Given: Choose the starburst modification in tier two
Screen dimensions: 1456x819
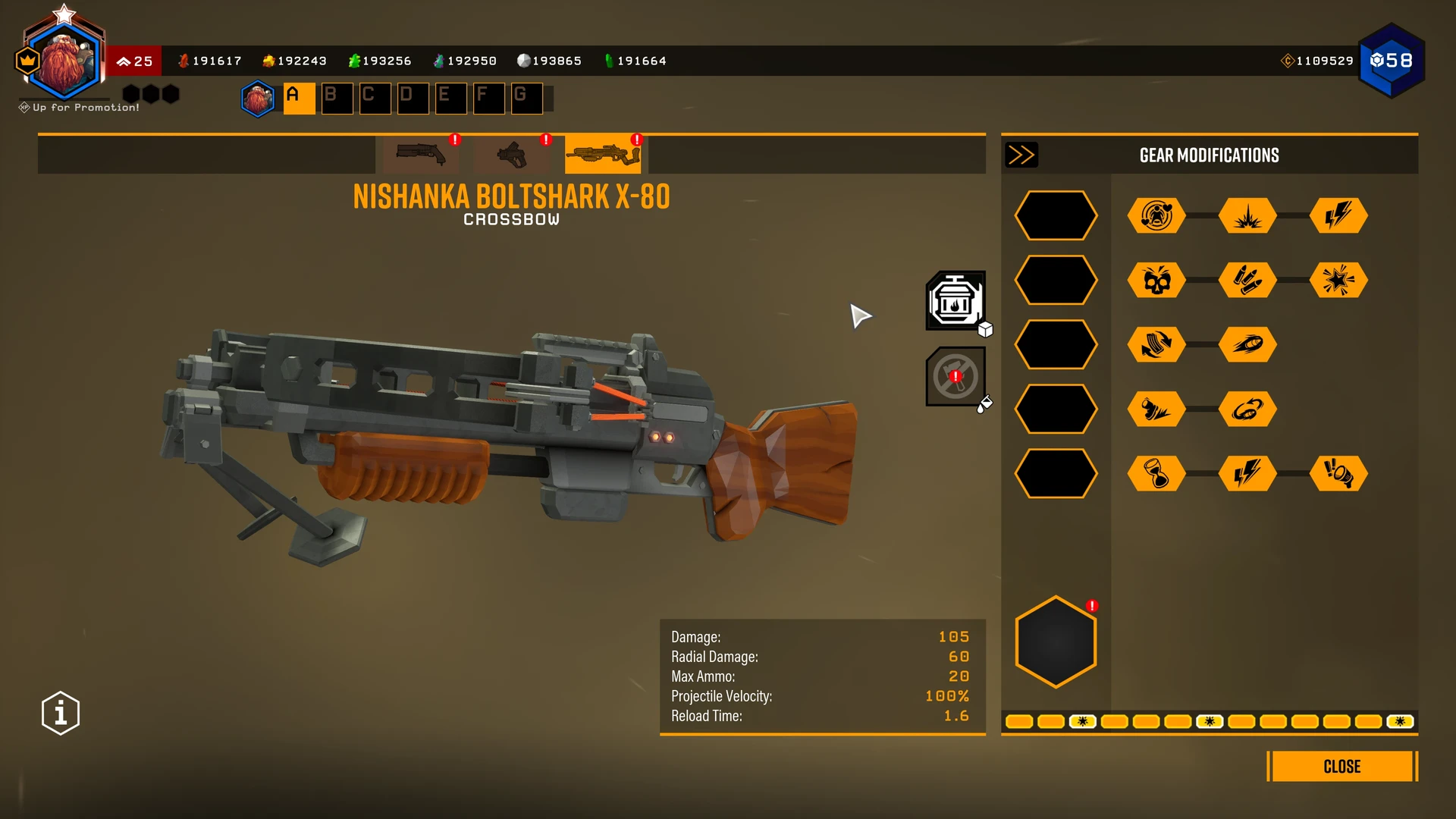Looking at the screenshot, I should pyautogui.click(x=1338, y=281).
